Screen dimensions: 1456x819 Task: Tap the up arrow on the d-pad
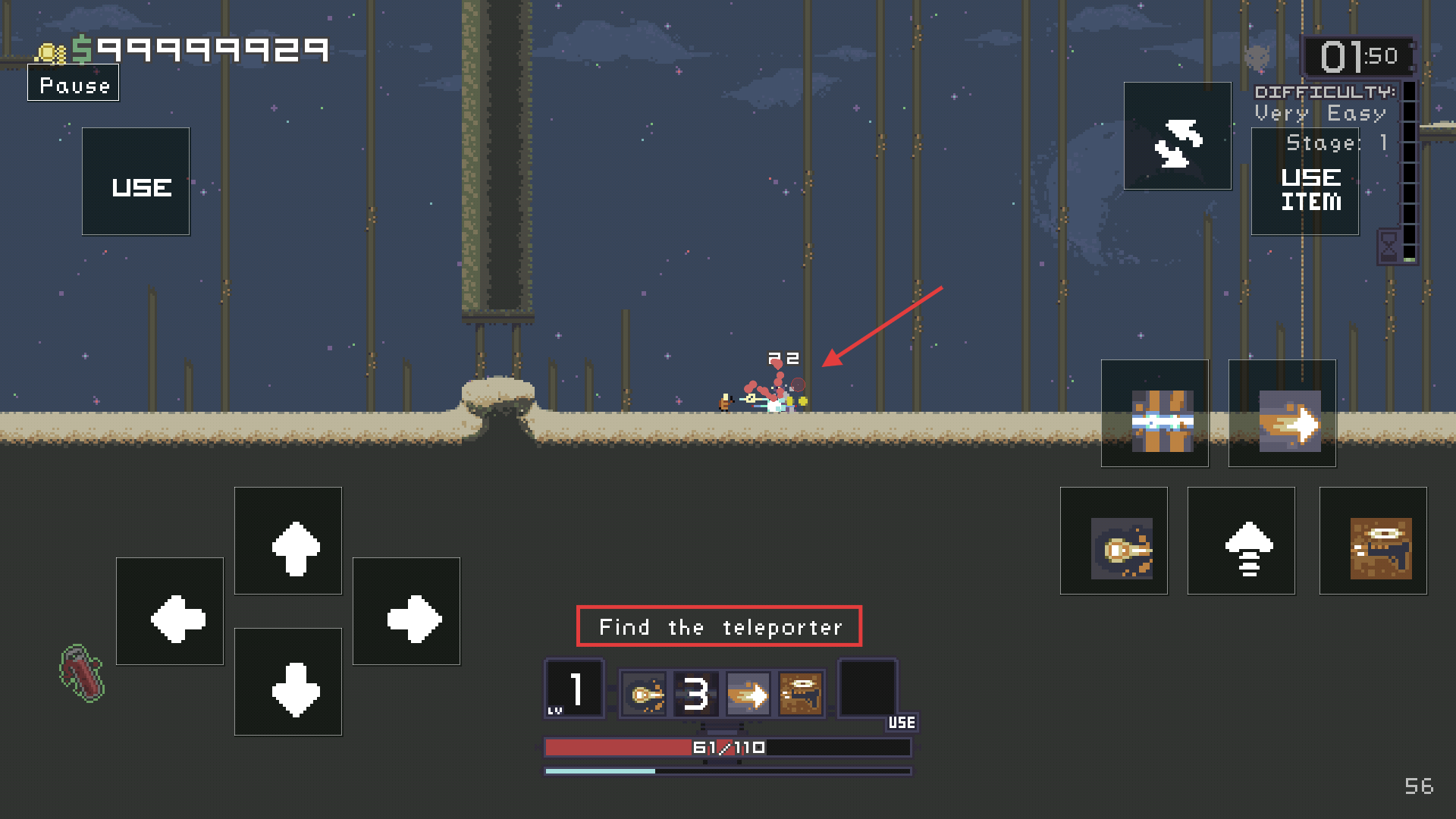pos(288,541)
